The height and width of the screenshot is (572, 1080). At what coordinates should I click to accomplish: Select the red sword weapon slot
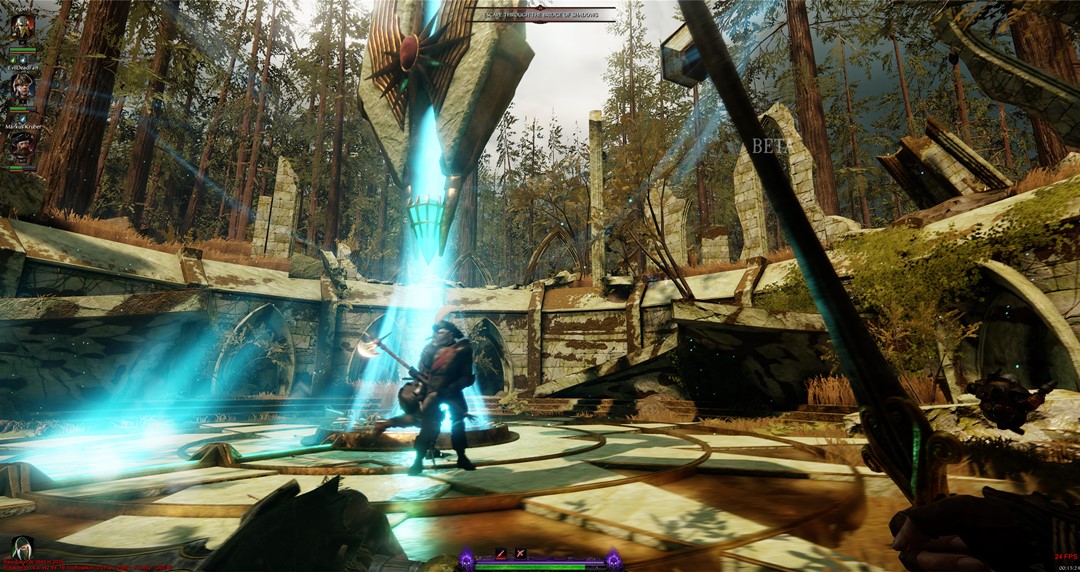click(501, 553)
